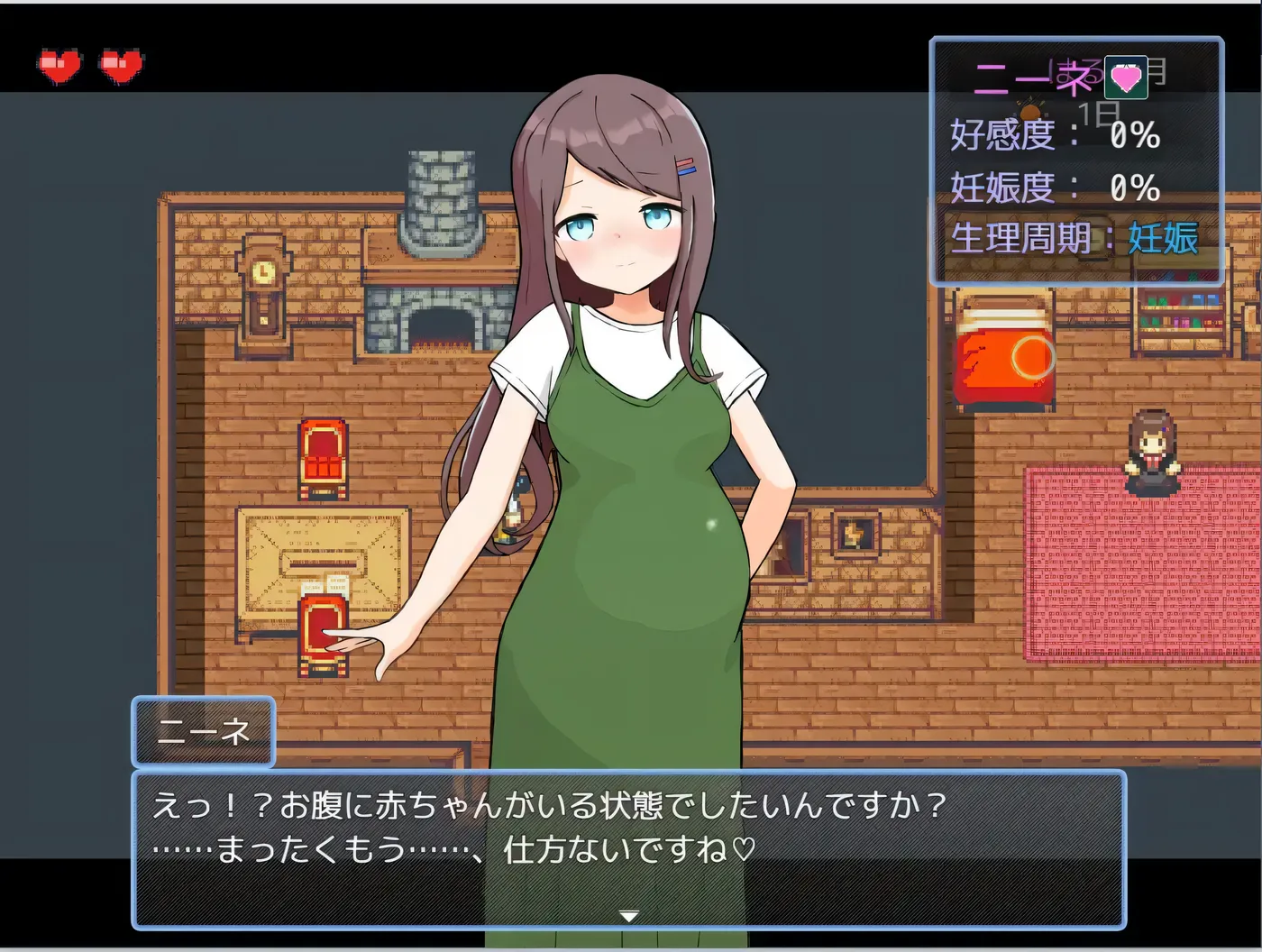Click the first red heart life icon
1262x952 pixels.
[58, 65]
